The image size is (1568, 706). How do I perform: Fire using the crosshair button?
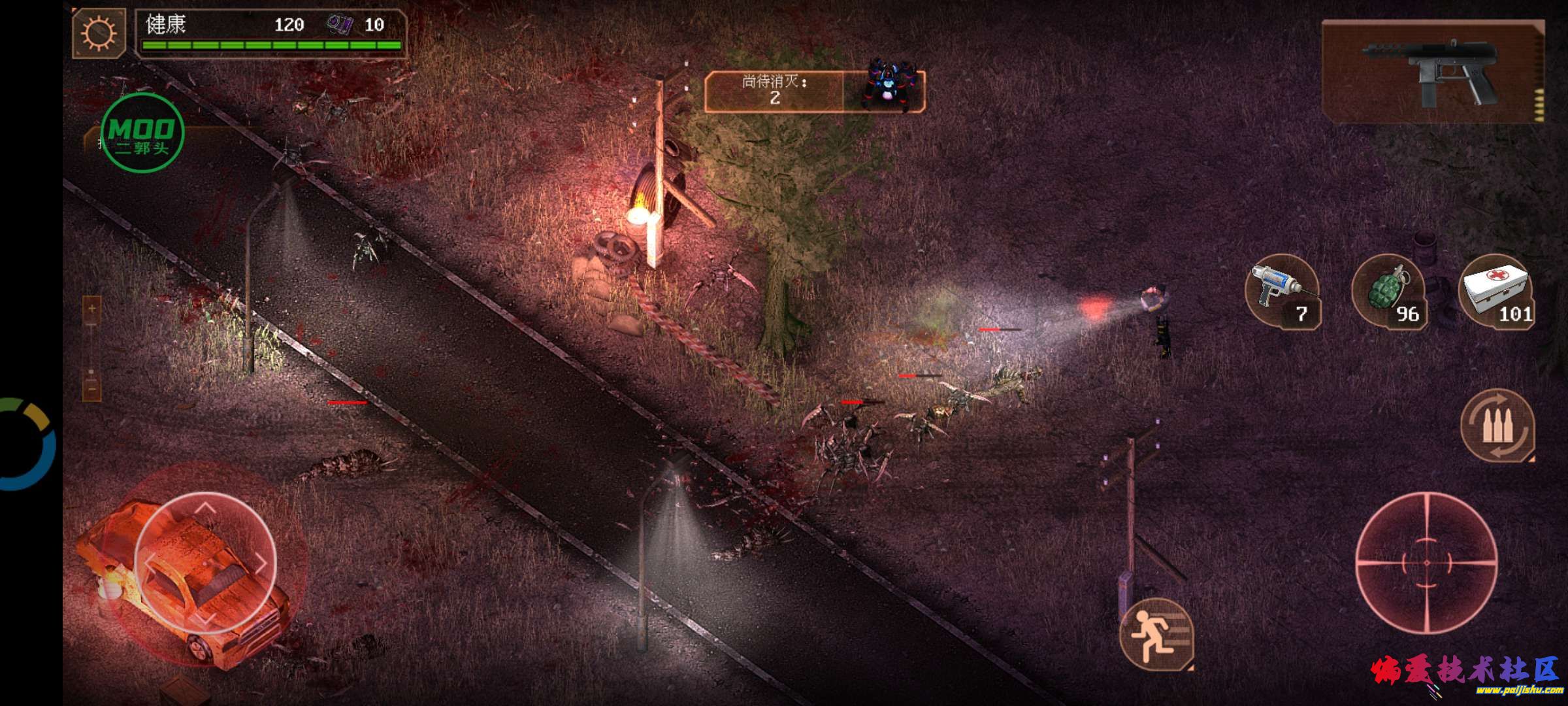click(1426, 562)
